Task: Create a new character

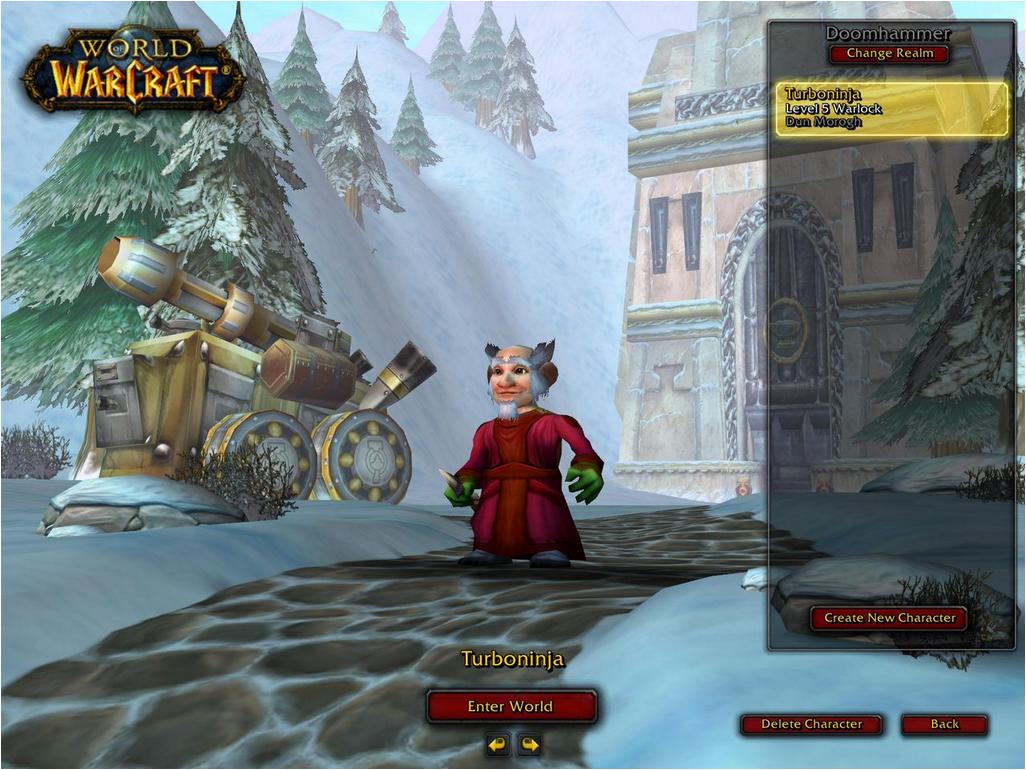Action: 888,618
